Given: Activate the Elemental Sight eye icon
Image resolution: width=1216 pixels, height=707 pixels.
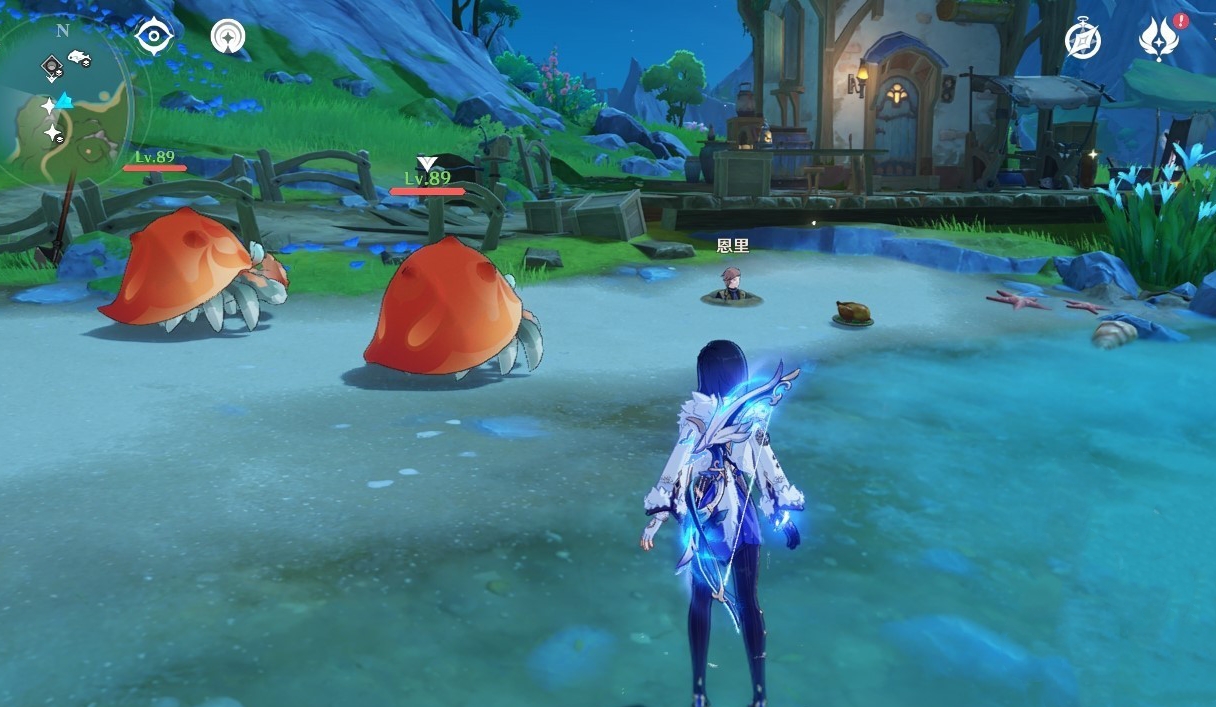Looking at the screenshot, I should coord(154,38).
